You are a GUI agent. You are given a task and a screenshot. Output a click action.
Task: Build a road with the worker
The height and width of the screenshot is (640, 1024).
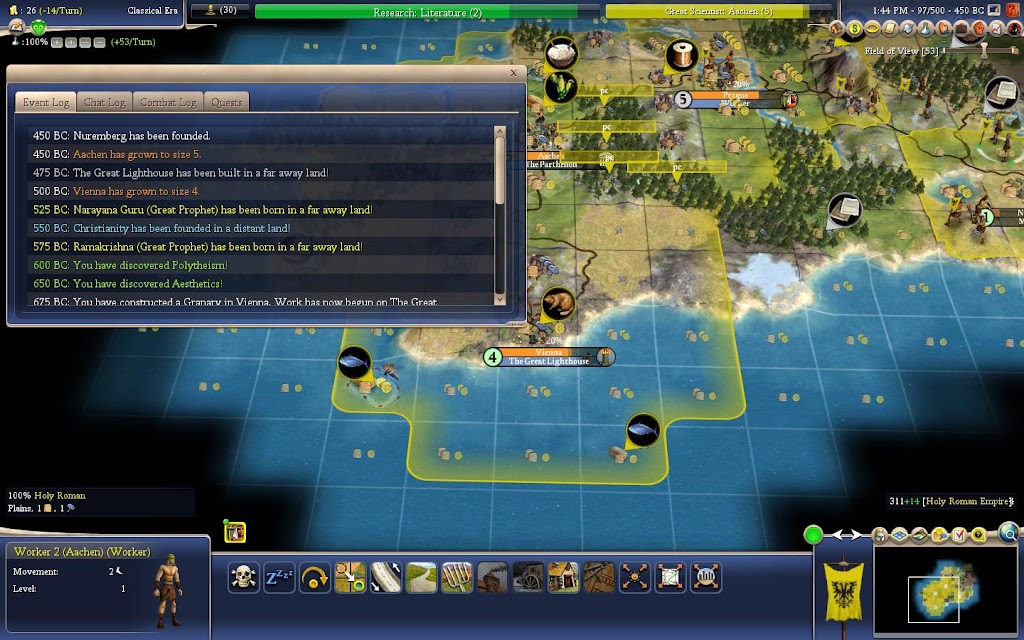(x=421, y=577)
